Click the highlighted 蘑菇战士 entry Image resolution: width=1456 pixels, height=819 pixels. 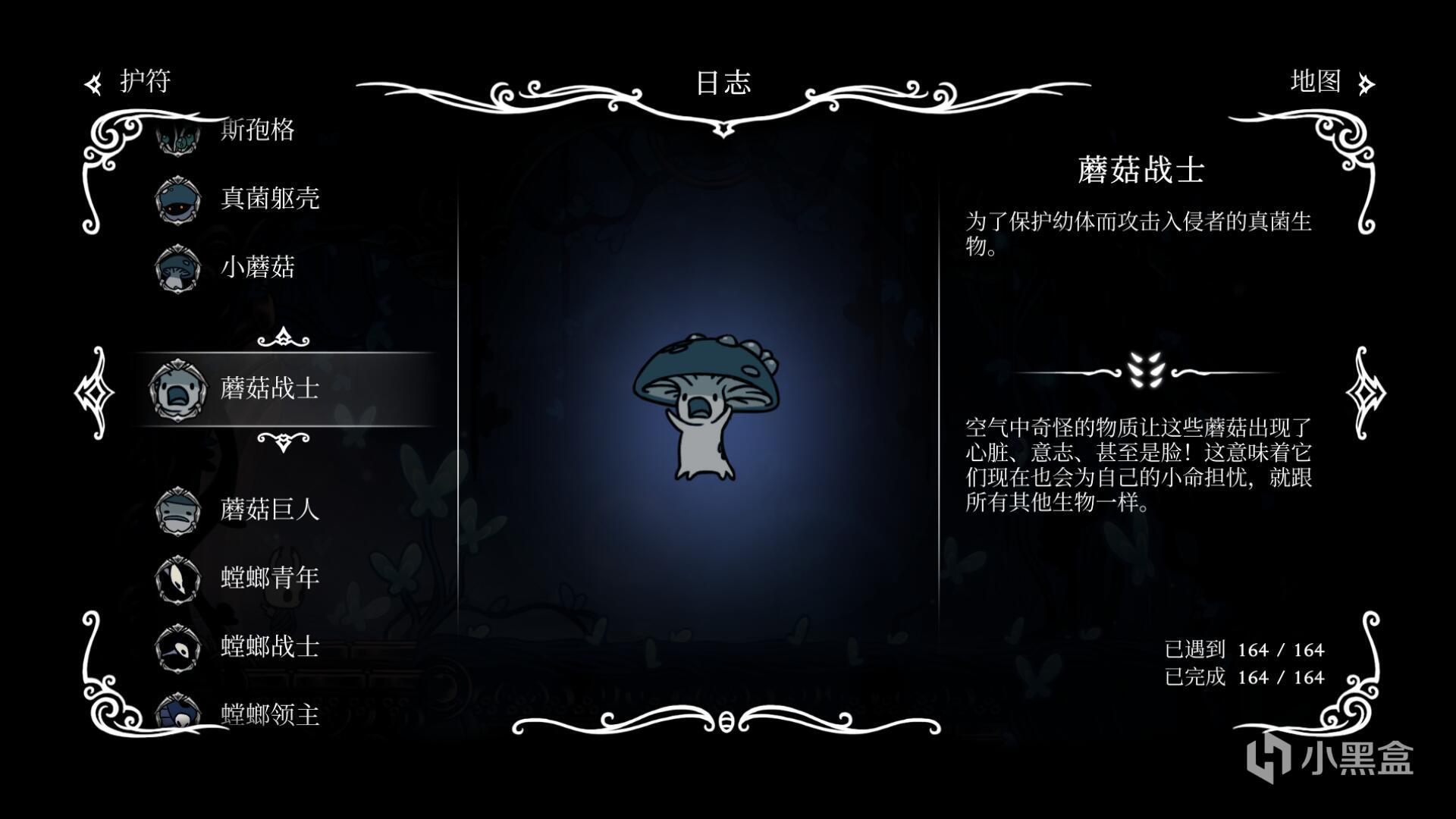coord(269,388)
